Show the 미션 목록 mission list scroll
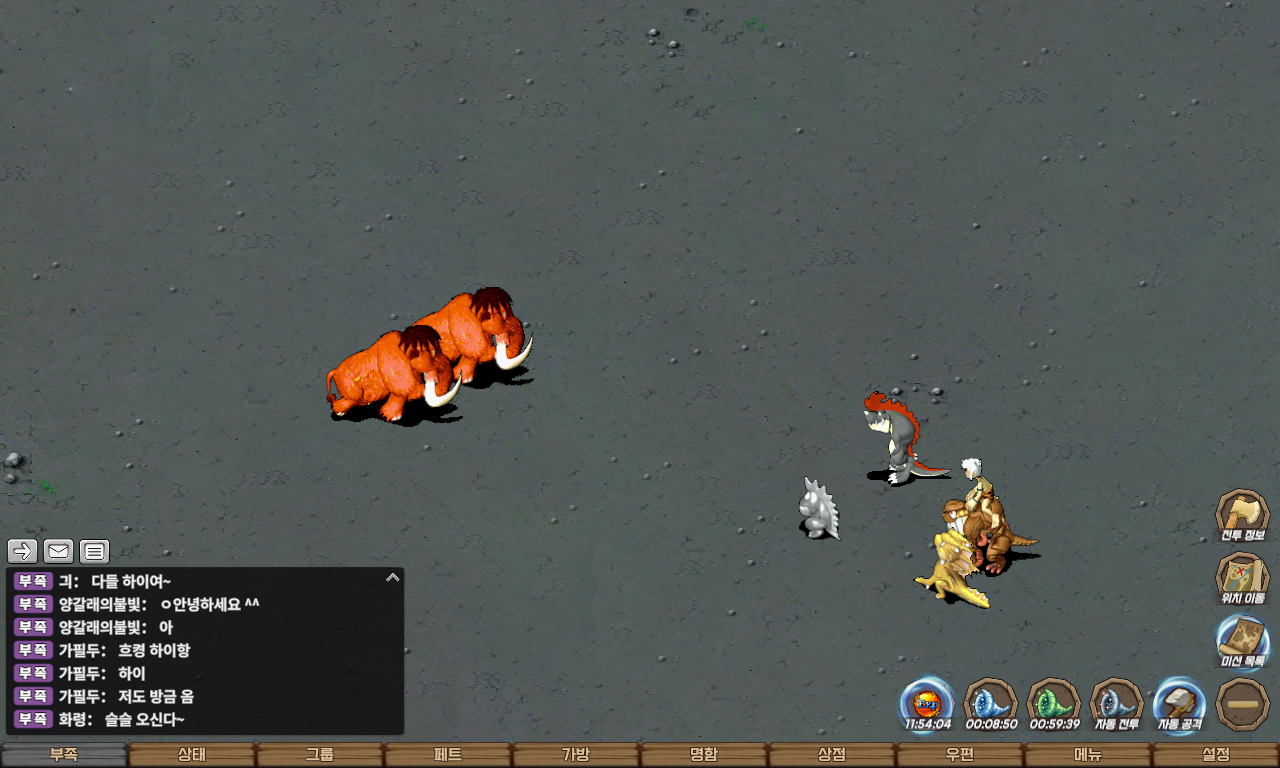This screenshot has width=1280, height=768. pyautogui.click(x=1242, y=641)
